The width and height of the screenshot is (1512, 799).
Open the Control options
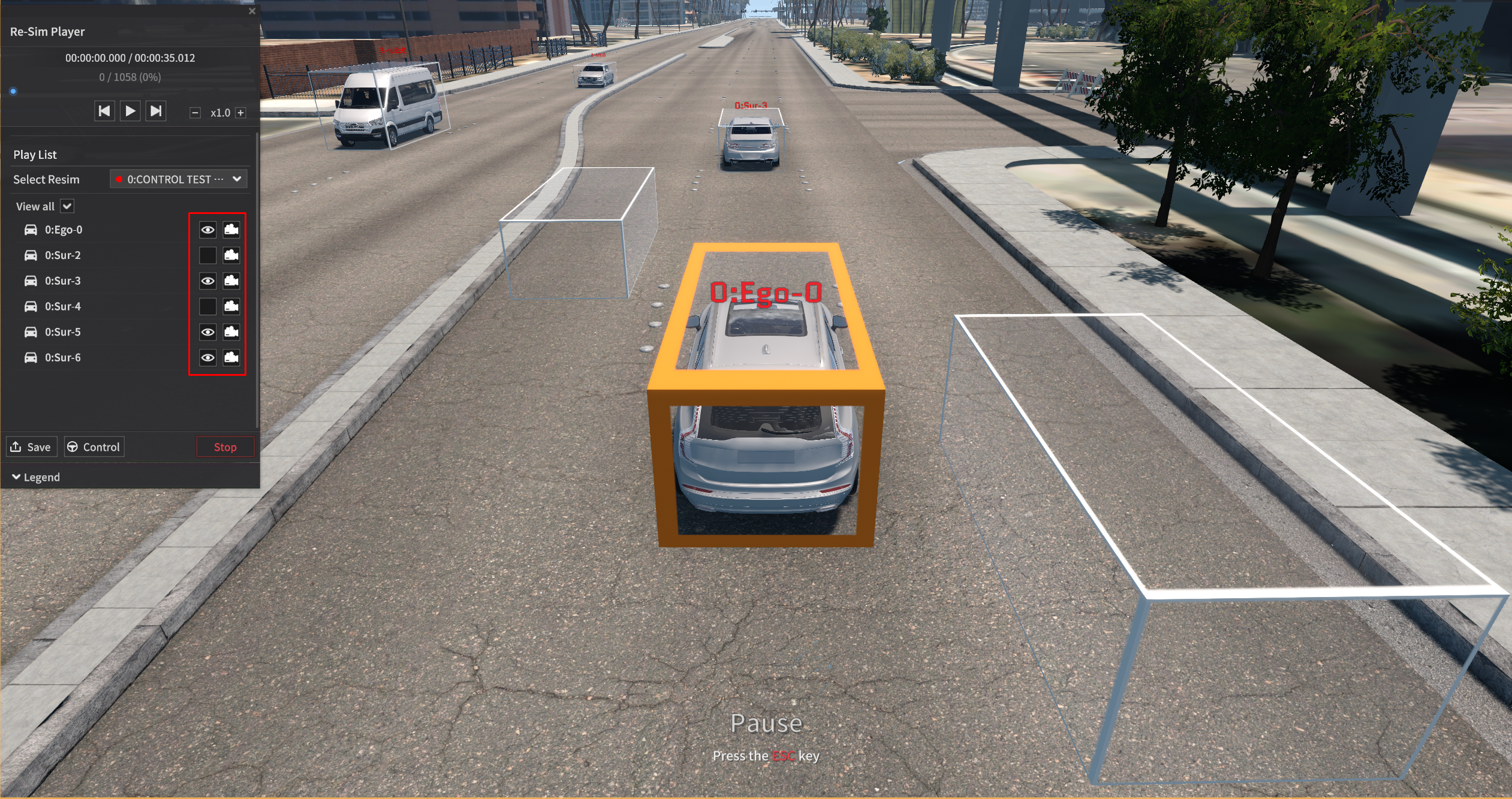[x=94, y=447]
